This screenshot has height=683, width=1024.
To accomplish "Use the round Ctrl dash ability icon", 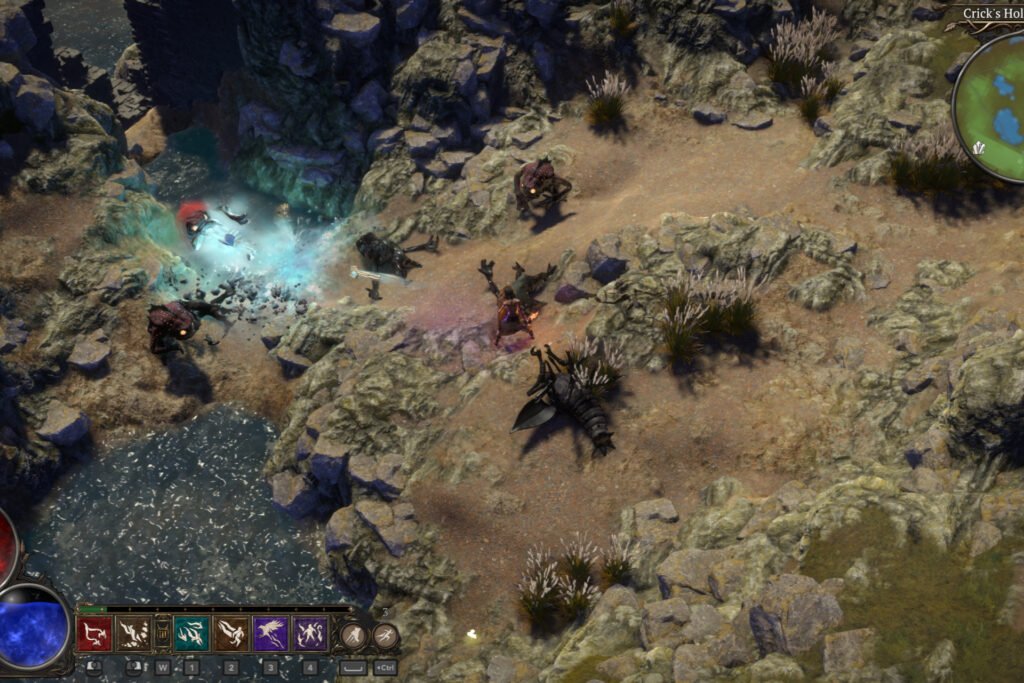I will (x=385, y=636).
